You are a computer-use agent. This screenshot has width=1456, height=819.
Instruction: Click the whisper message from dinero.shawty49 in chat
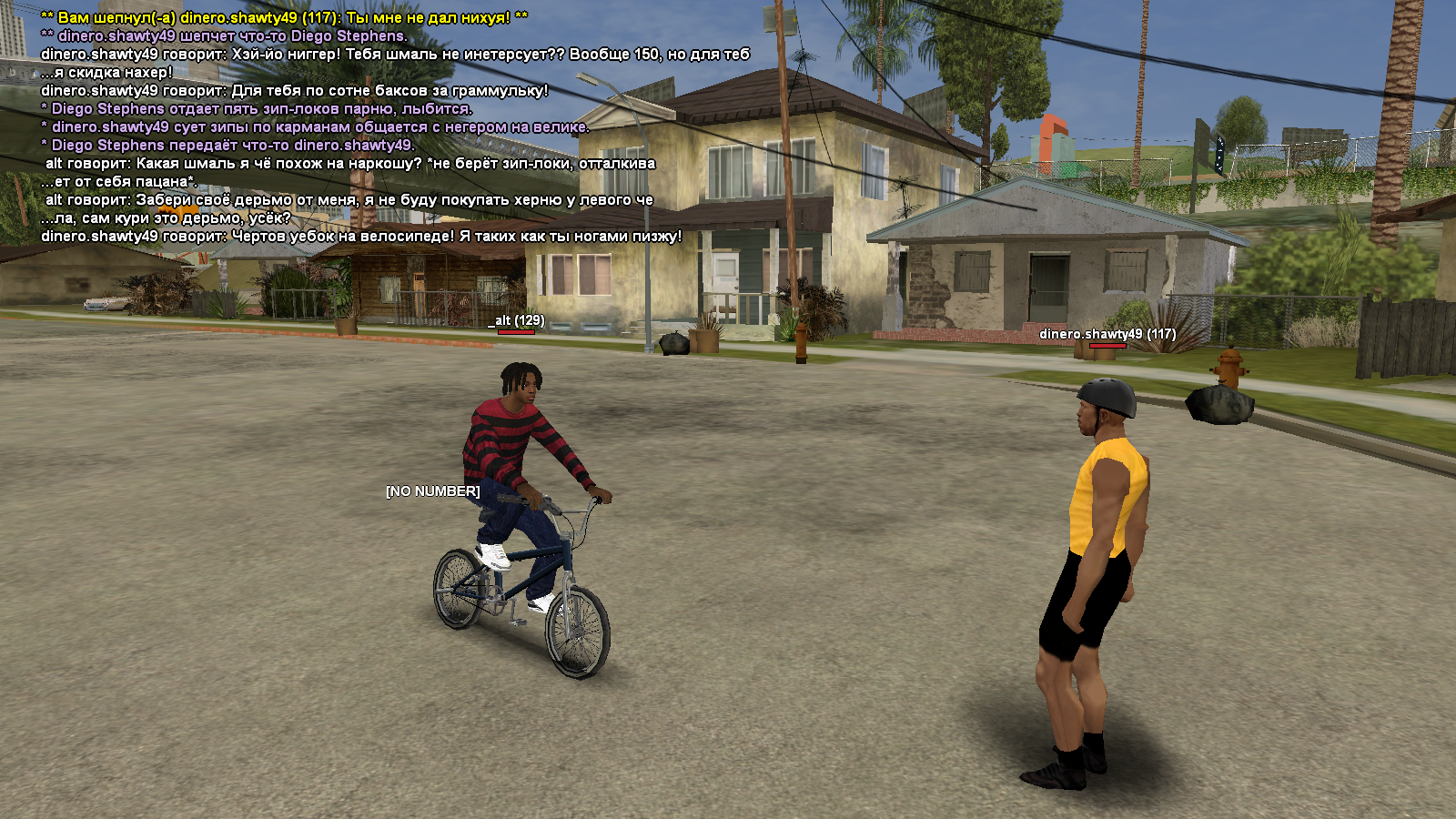coord(284,17)
